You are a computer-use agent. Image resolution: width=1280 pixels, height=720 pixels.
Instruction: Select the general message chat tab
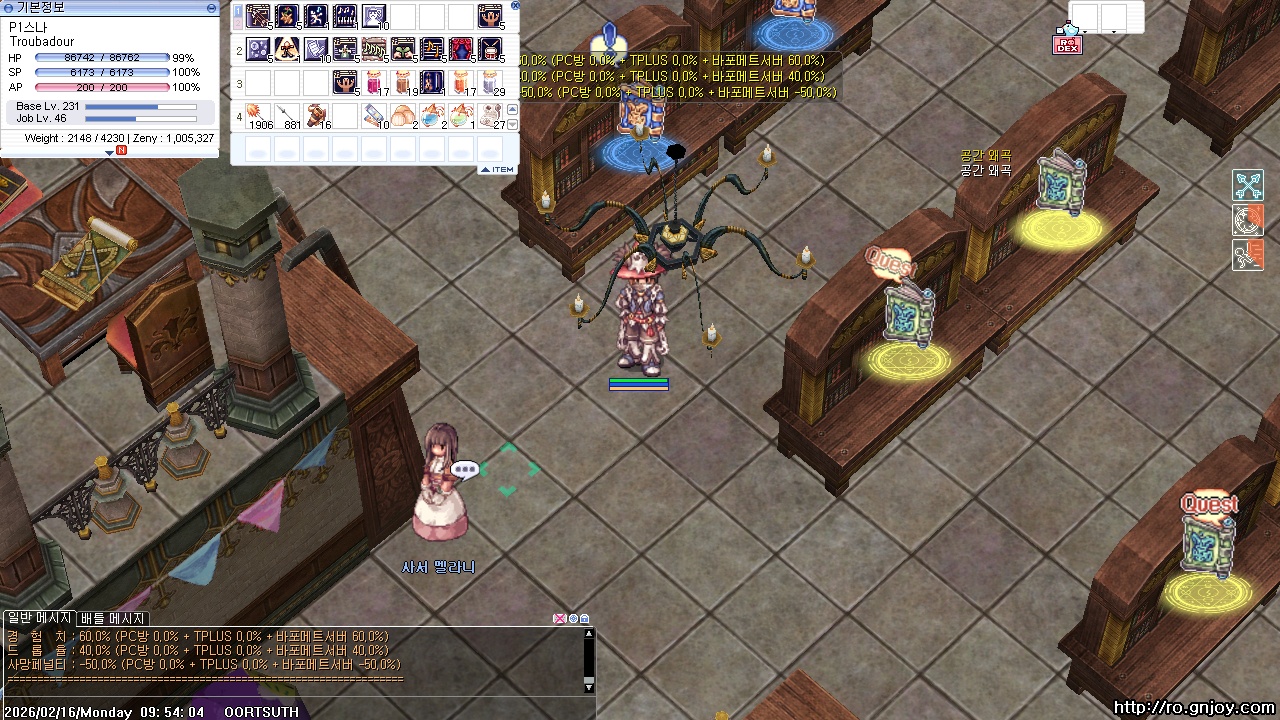[x=39, y=618]
